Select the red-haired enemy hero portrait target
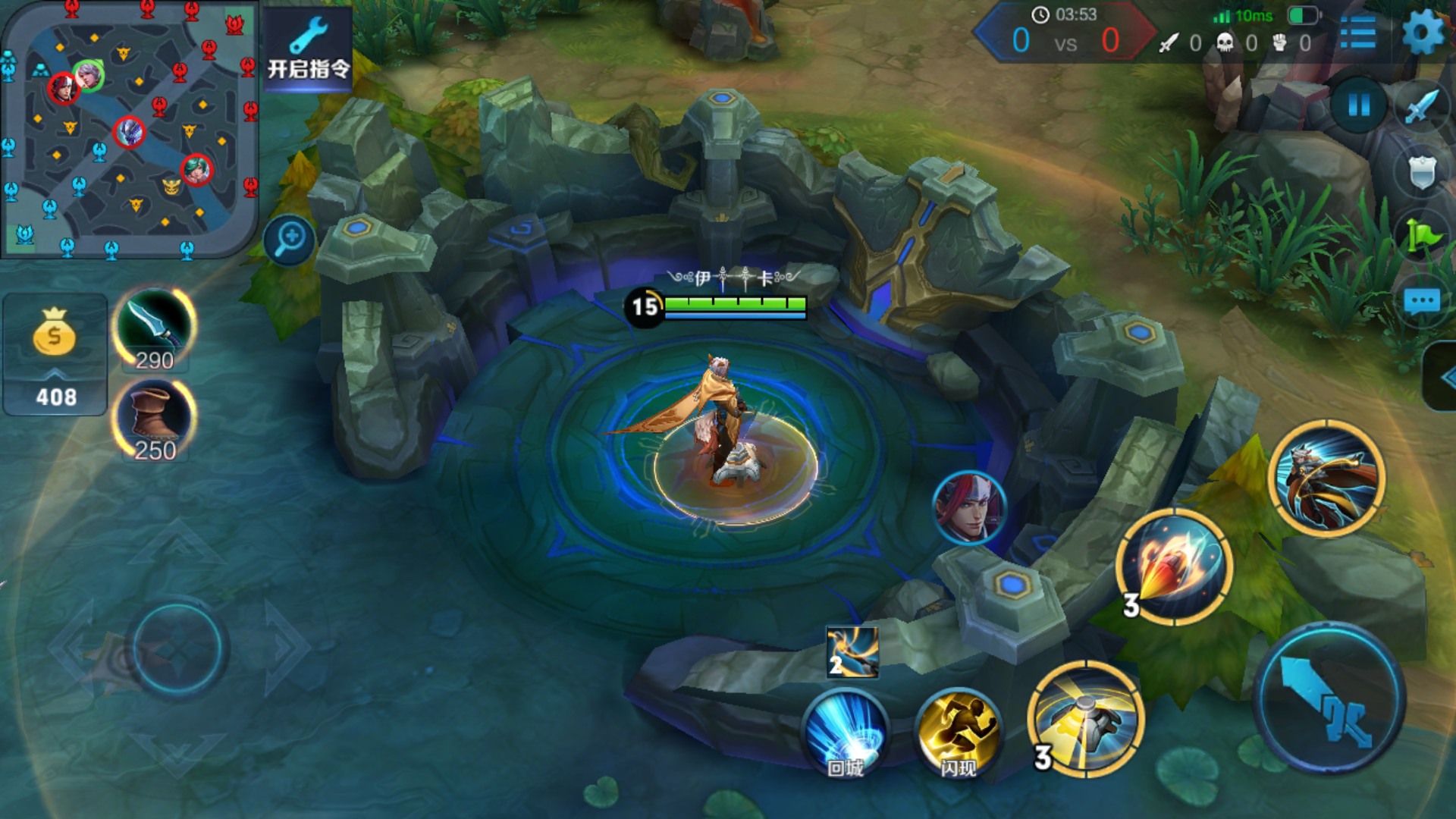 969,507
